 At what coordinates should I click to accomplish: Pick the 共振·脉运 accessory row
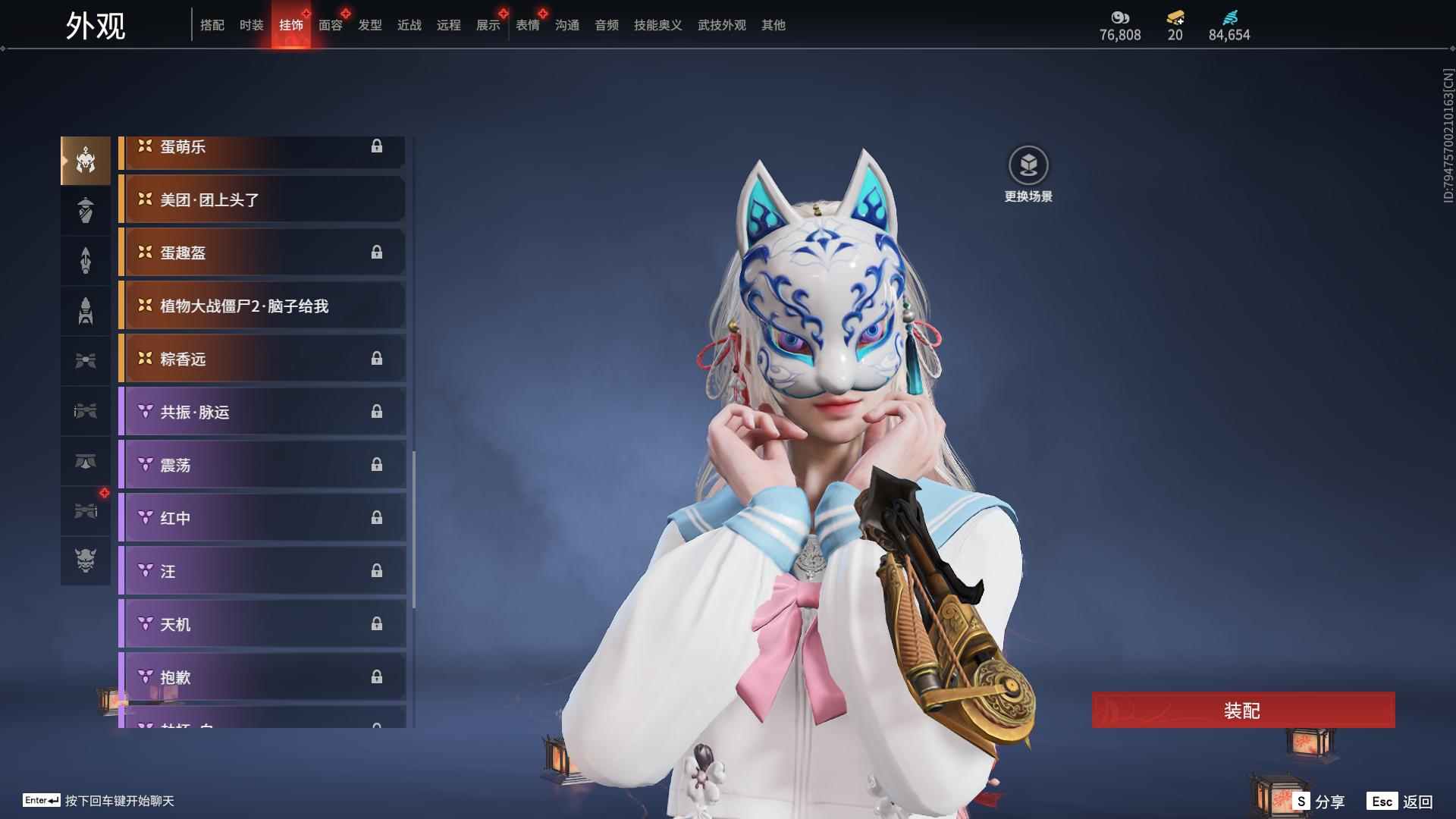click(x=262, y=413)
